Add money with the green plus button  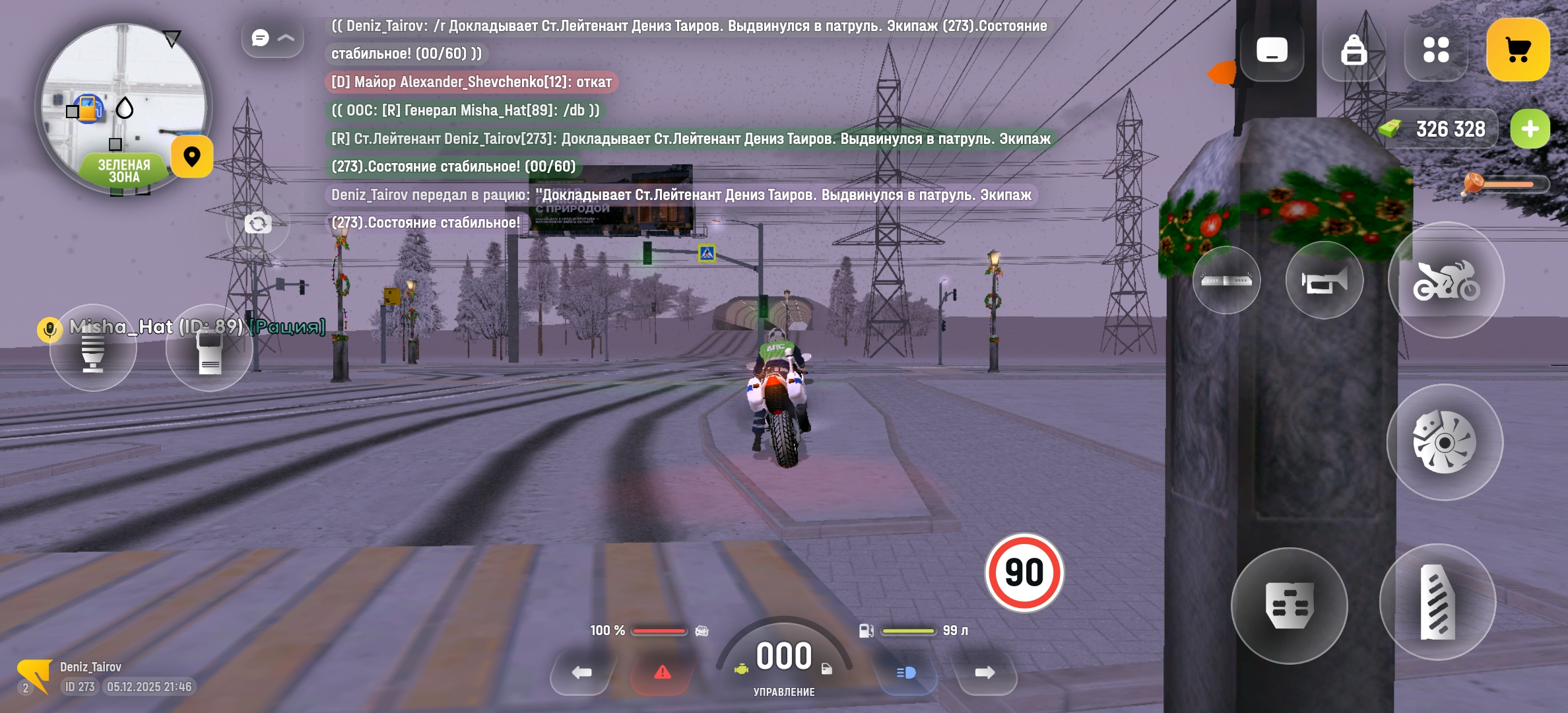(1530, 129)
